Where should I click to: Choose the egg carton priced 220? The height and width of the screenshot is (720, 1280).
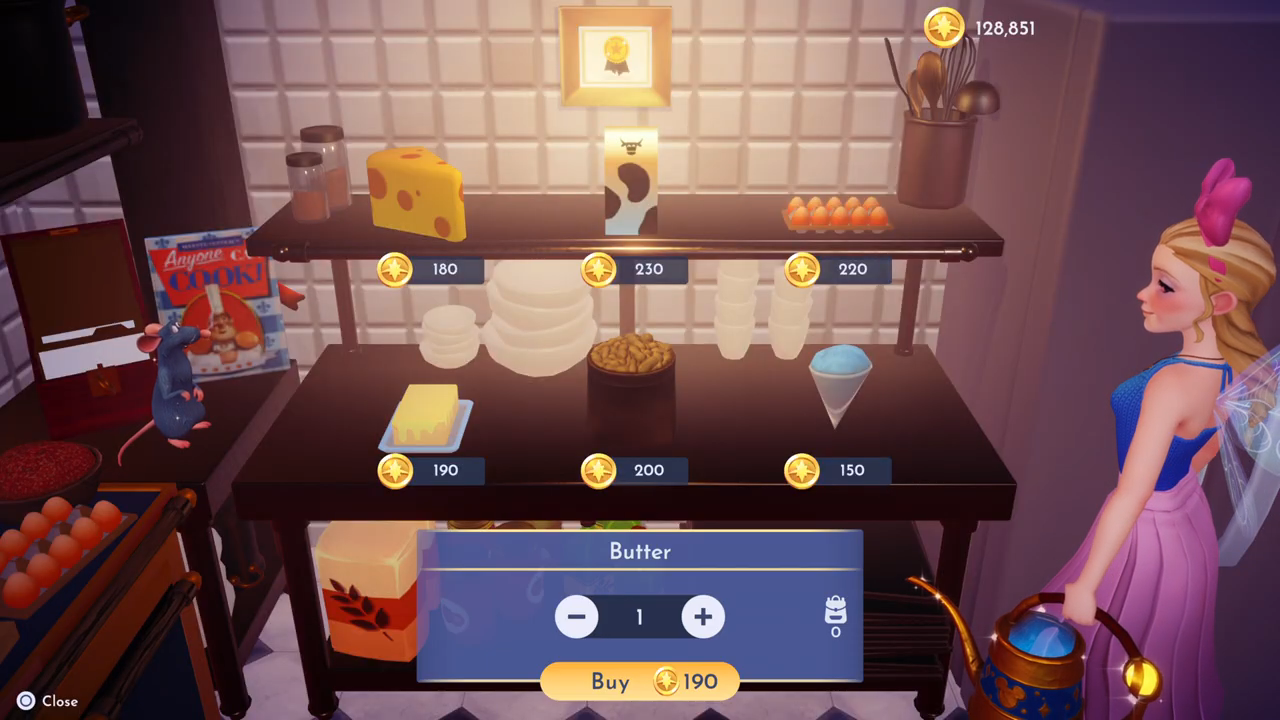[x=836, y=214]
